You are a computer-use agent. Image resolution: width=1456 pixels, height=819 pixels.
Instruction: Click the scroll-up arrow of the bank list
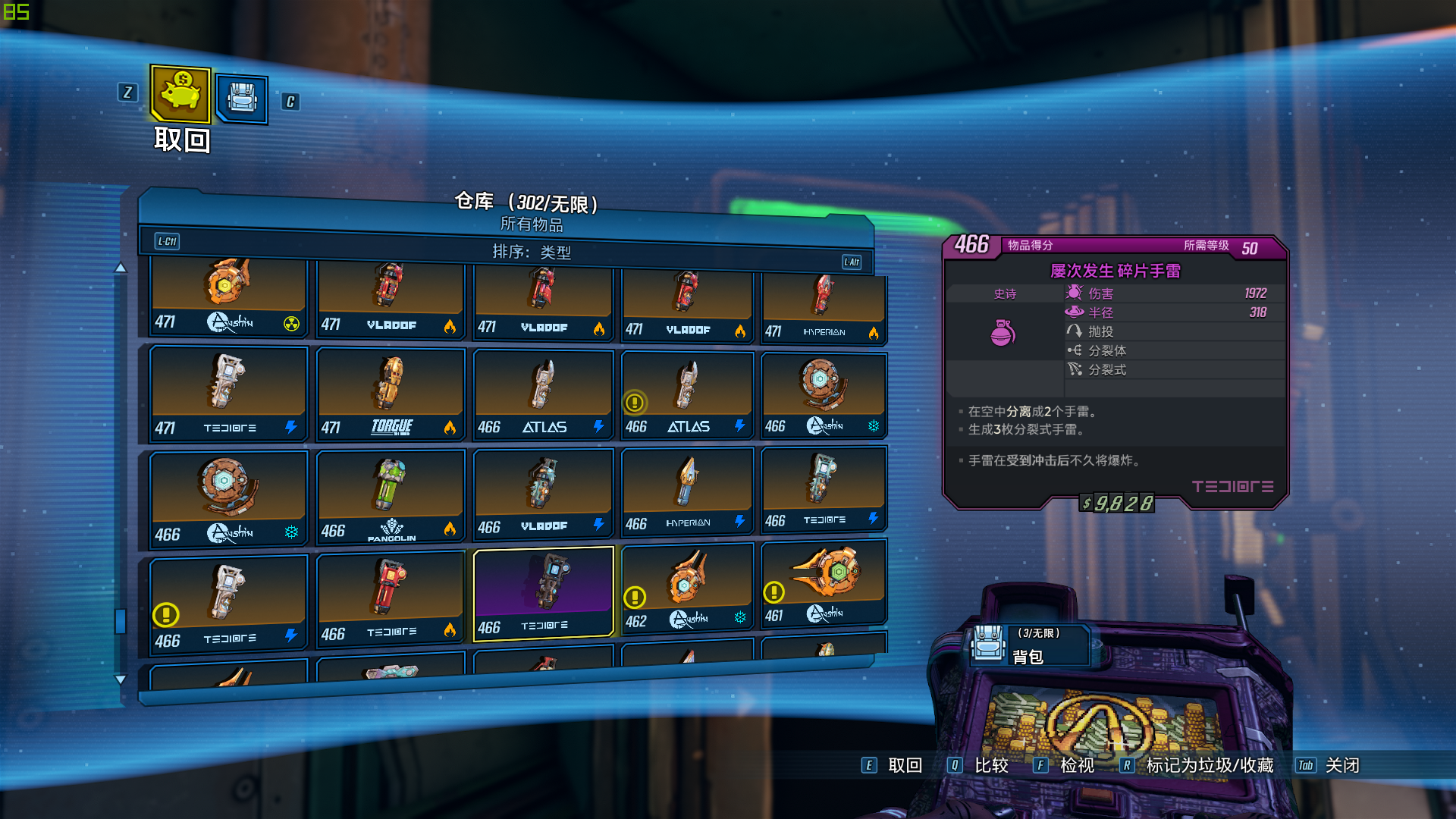121,268
